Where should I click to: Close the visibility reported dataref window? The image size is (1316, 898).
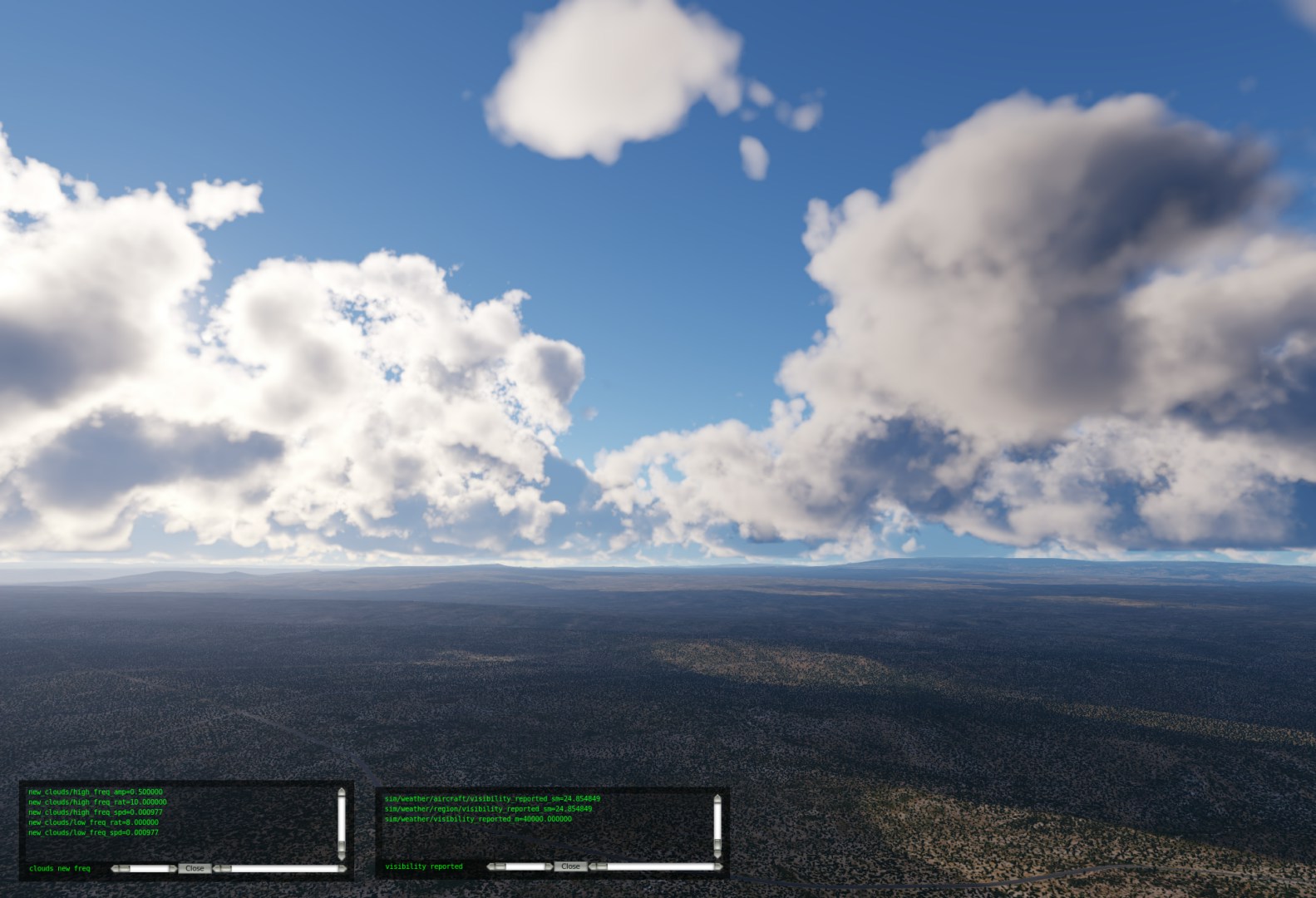click(570, 866)
